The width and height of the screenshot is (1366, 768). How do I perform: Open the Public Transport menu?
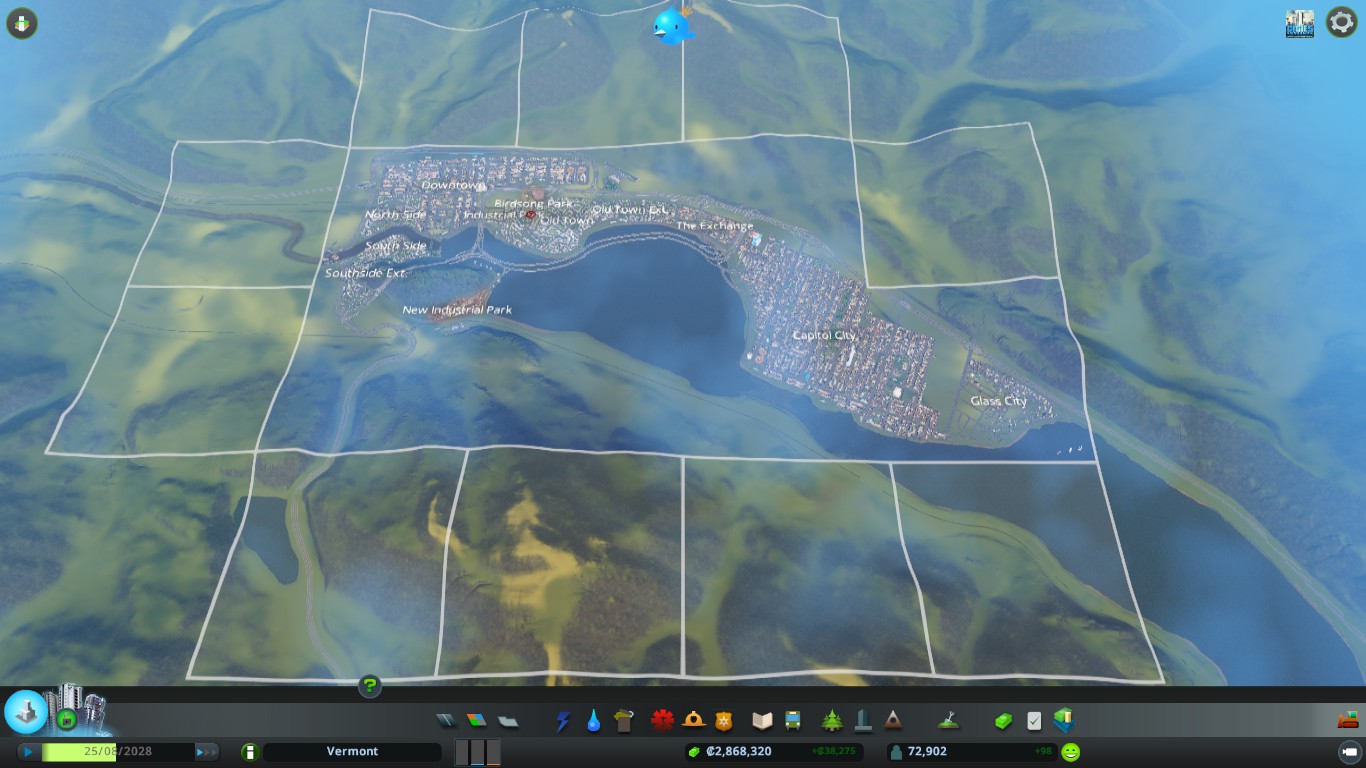point(791,720)
